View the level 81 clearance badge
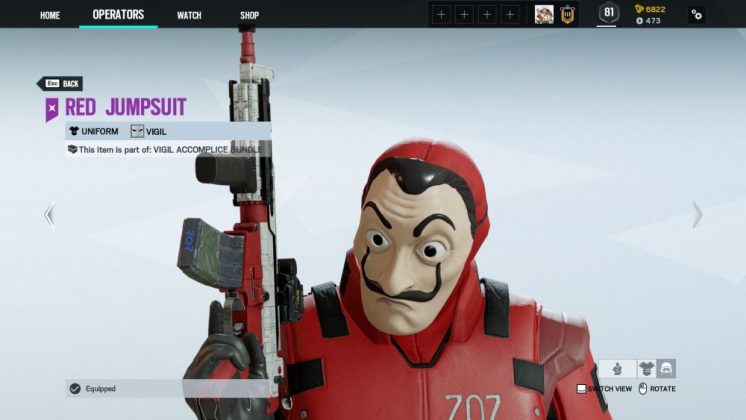Viewport: 746px width, 420px height. pos(608,13)
